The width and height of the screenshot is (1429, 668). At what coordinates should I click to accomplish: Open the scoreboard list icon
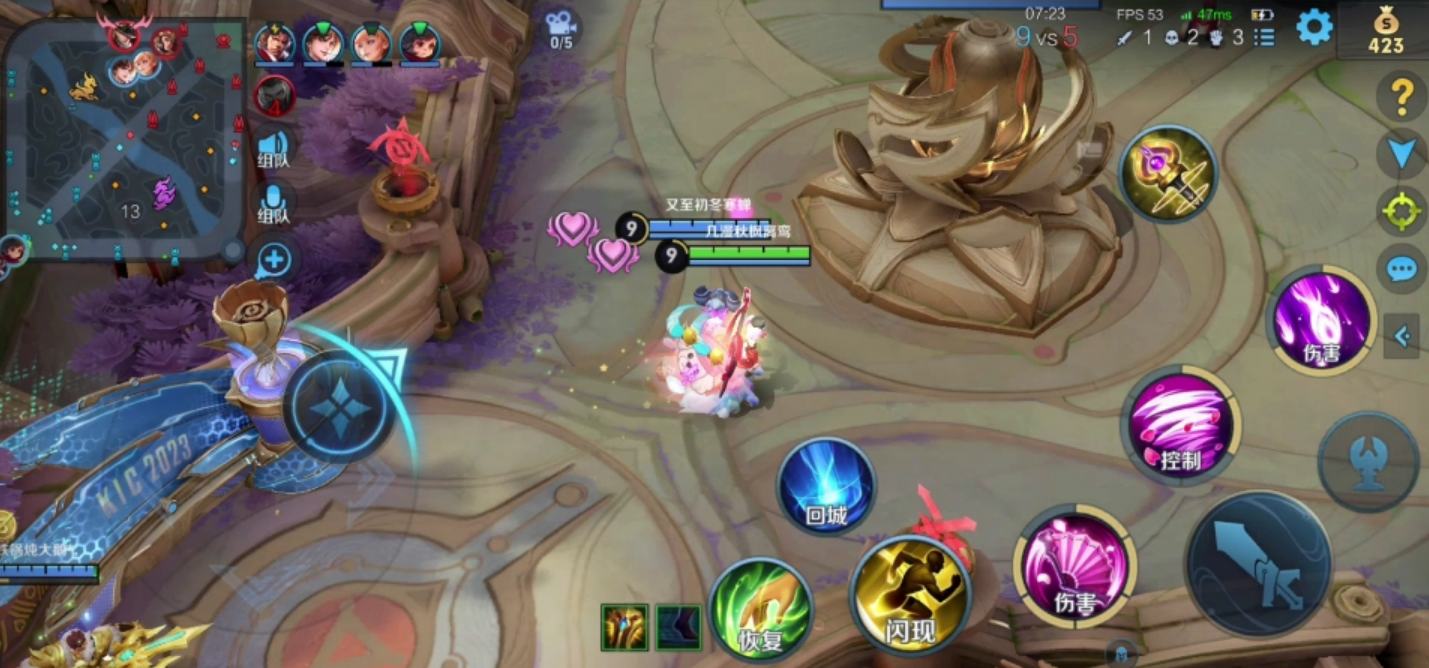pos(1265,38)
